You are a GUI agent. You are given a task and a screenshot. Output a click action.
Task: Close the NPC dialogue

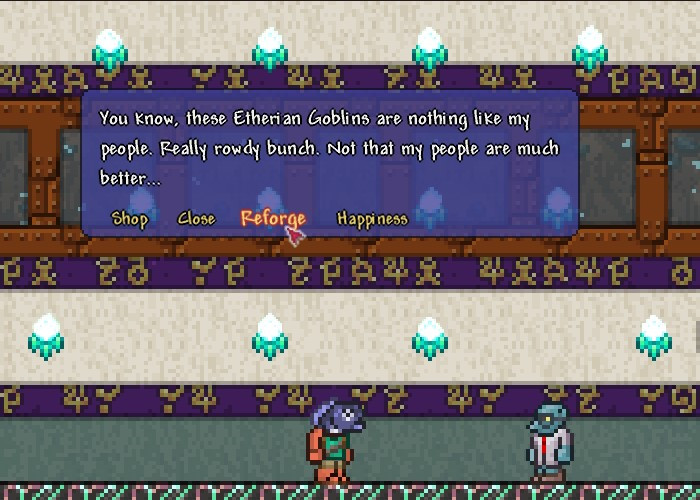tap(196, 219)
